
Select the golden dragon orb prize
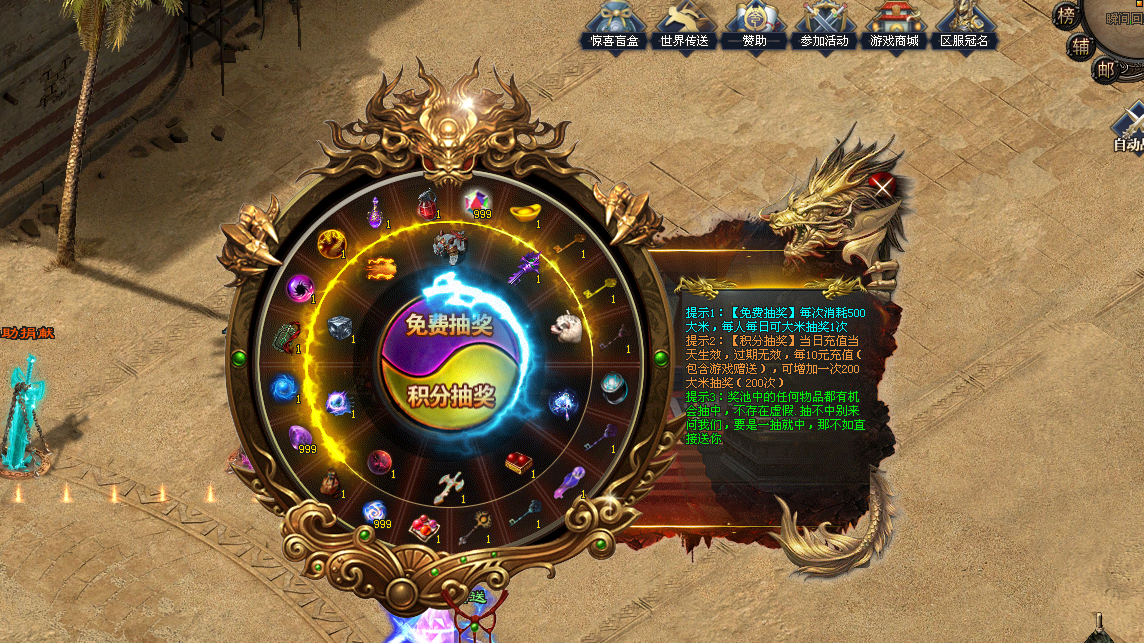332,242
